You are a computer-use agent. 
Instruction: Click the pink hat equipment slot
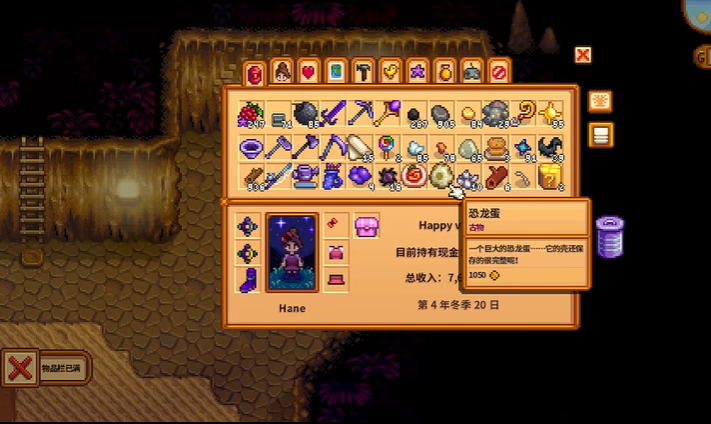(x=367, y=224)
